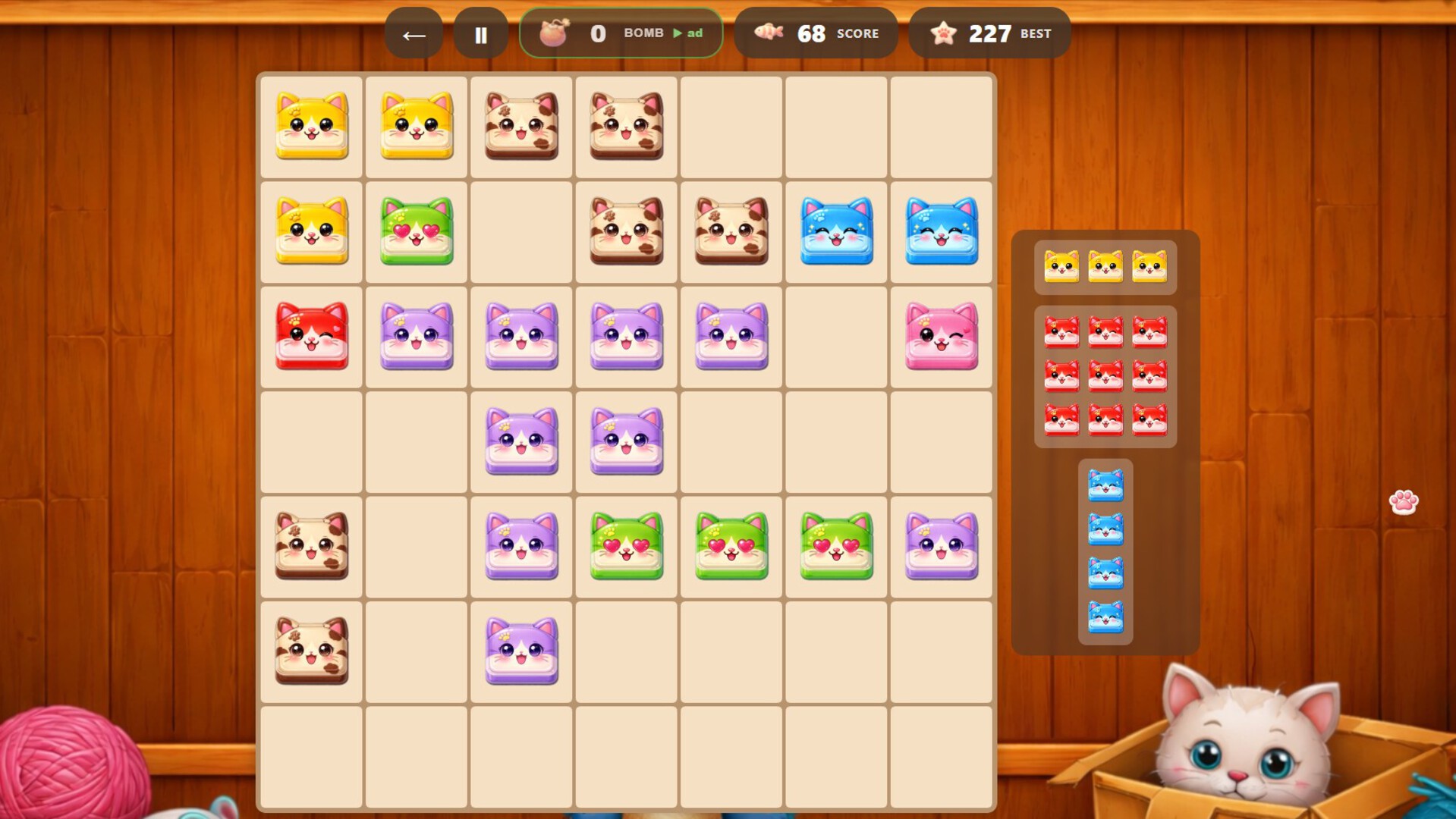Click the ad play link to earn a bomb
The height and width of the screenshot is (819, 1456).
pyautogui.click(x=687, y=33)
